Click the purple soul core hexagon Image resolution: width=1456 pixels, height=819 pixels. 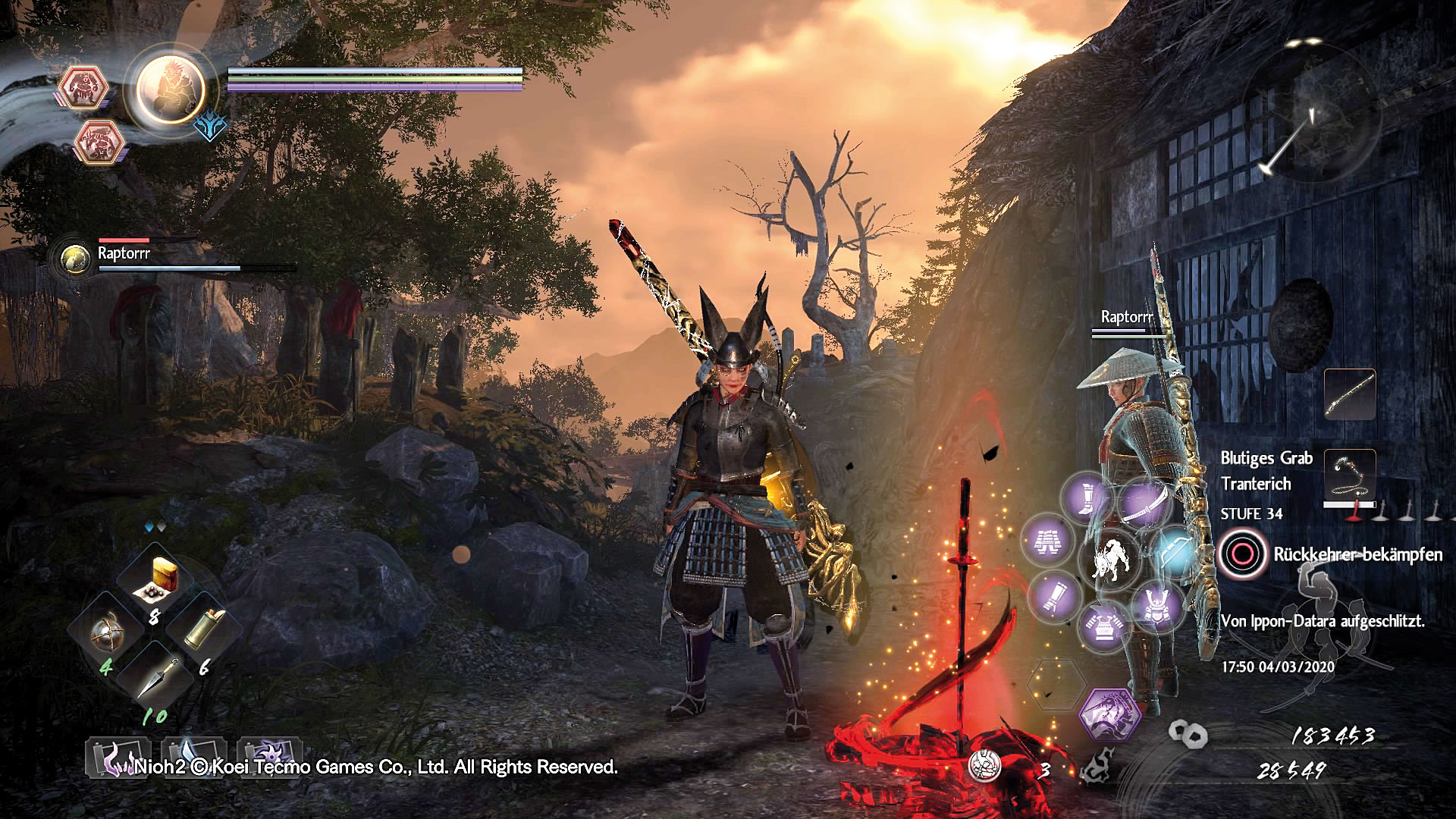coord(1109,714)
